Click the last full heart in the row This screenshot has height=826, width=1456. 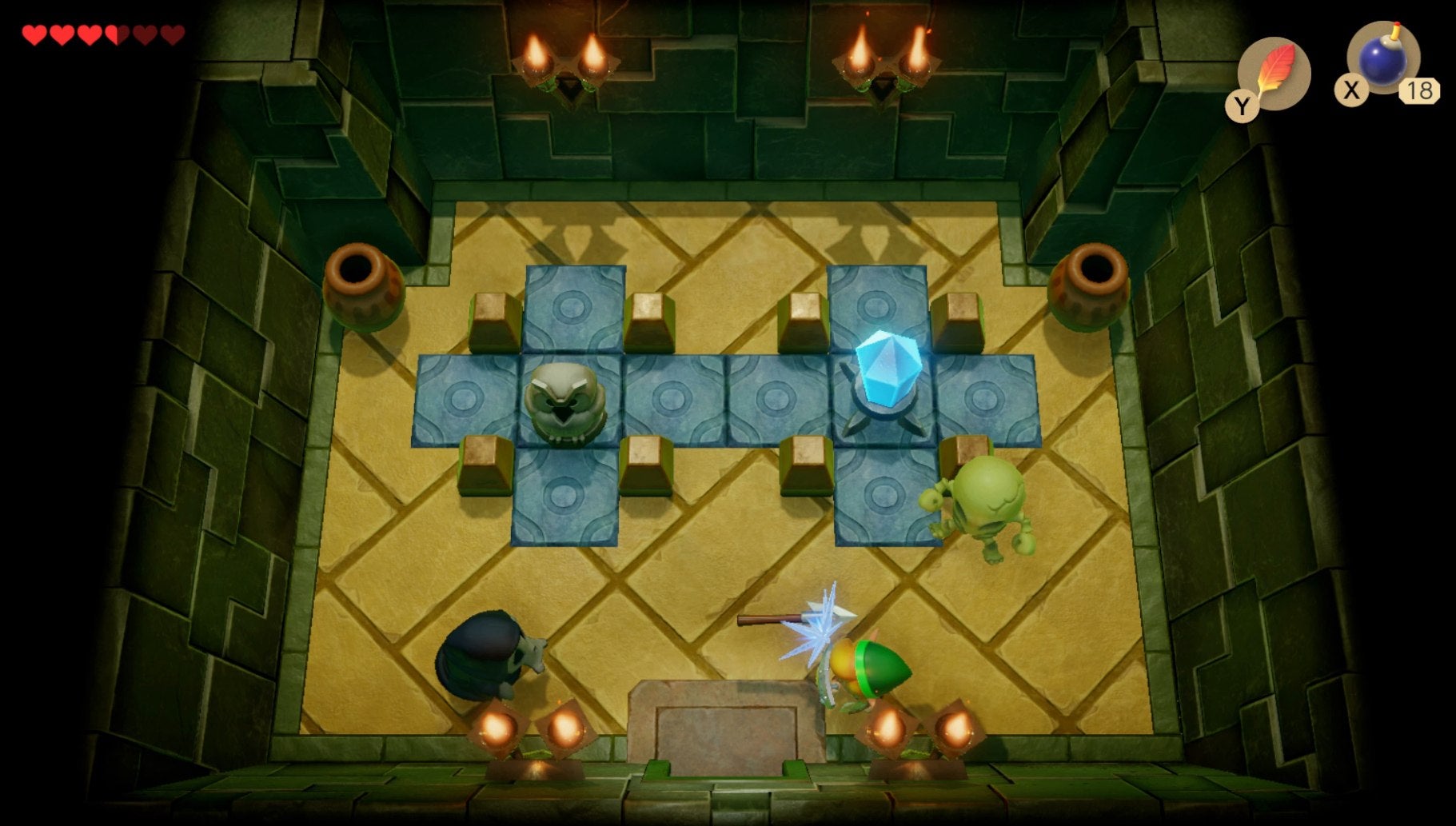pyautogui.click(x=87, y=34)
